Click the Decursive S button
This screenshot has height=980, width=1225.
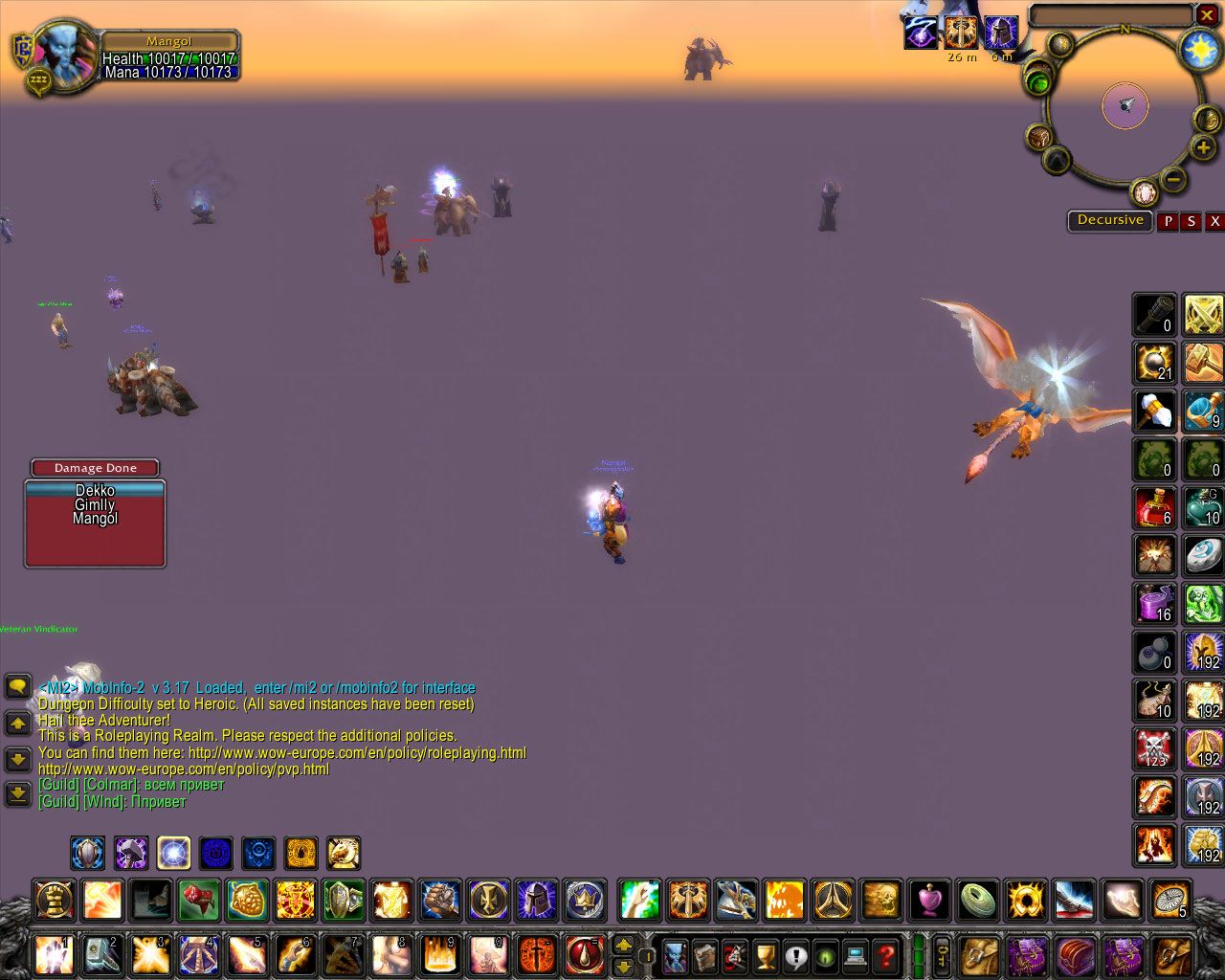[x=1191, y=221]
